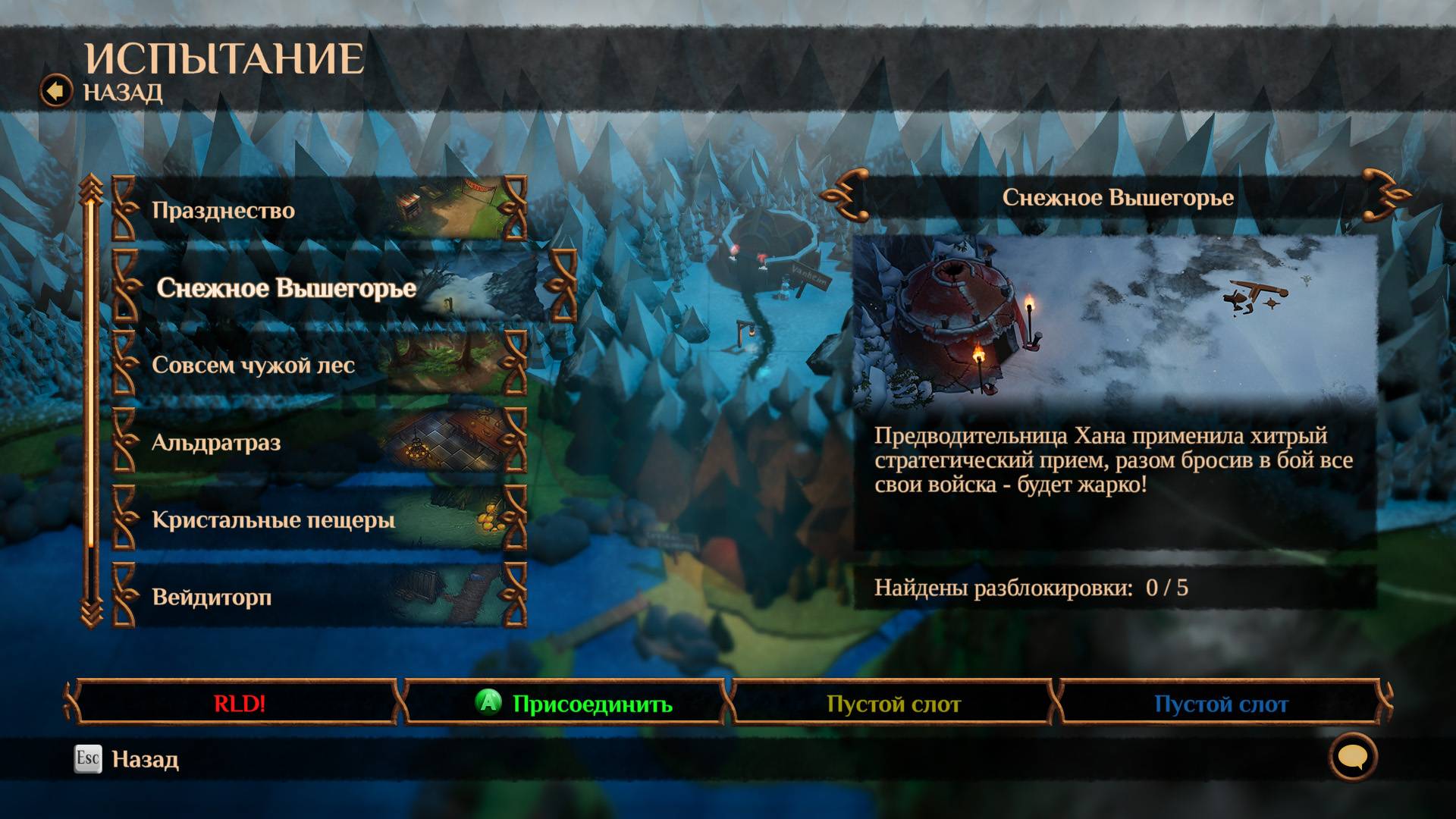The image size is (1456, 819).
Task: Select the yellow Пустой слот
Action: pos(893,704)
